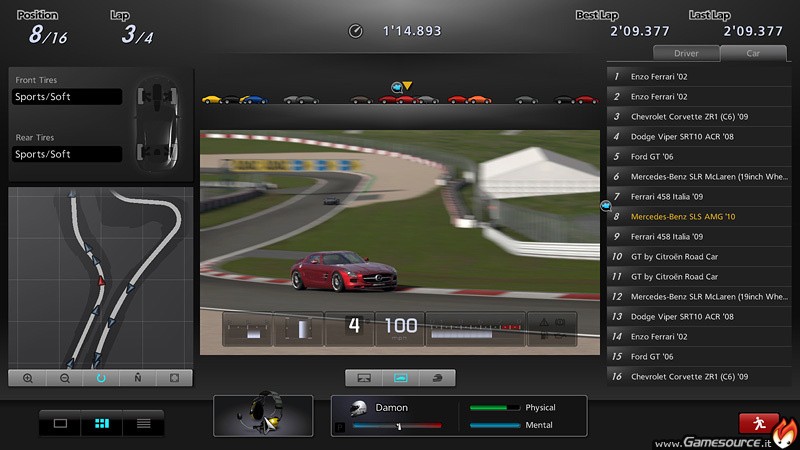This screenshot has height=450, width=800.
Task: Zoom out on the track map
Action: tap(65, 378)
